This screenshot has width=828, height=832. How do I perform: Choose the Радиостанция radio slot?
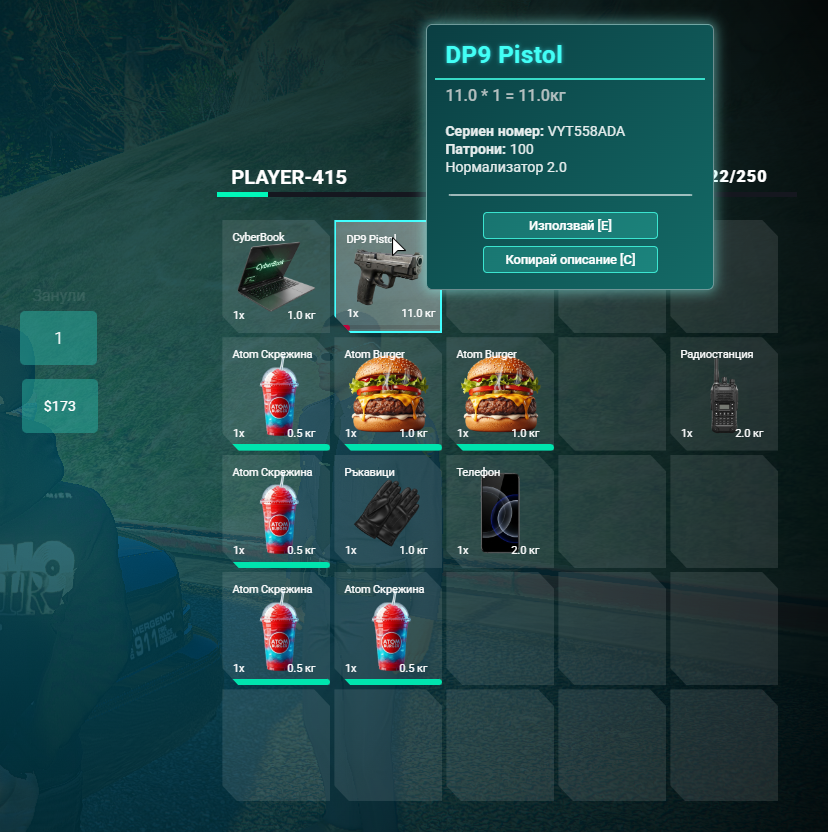[723, 393]
